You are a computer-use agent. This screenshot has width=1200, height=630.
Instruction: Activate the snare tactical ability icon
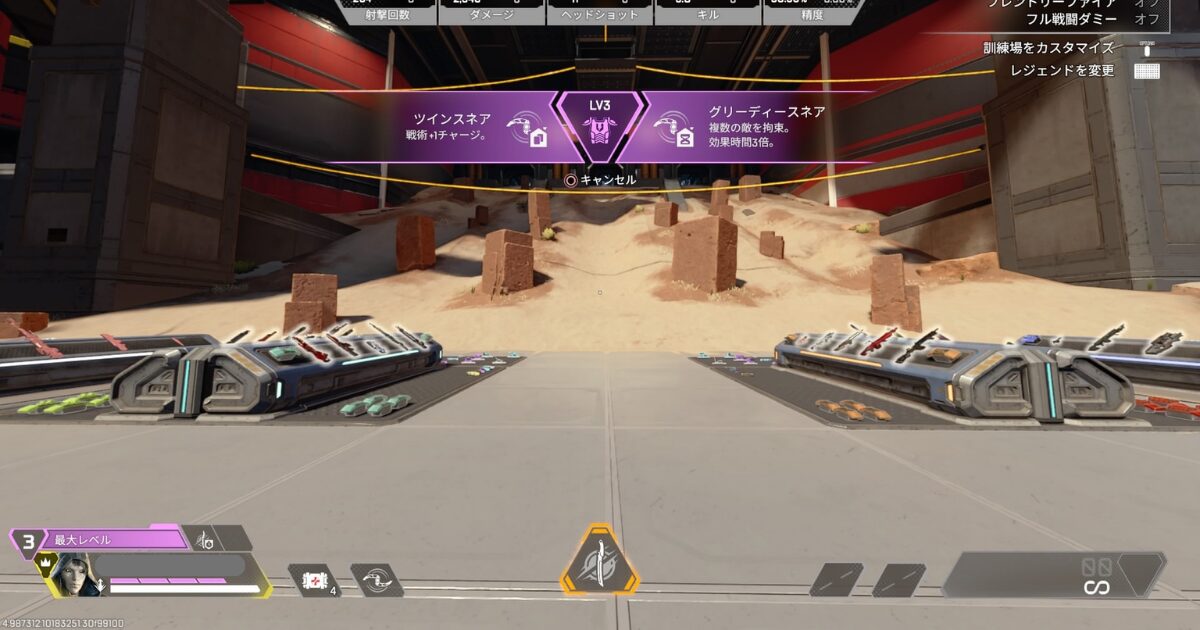[x=376, y=580]
